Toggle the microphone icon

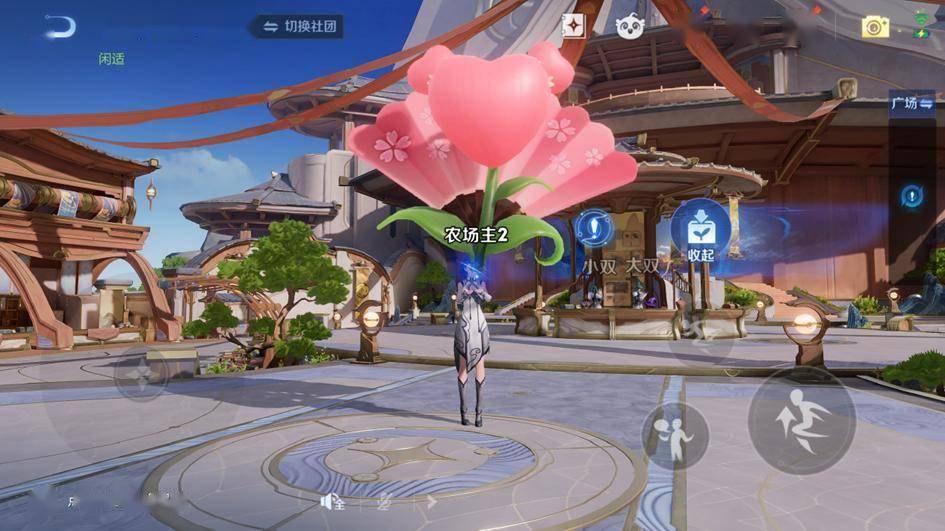[383, 503]
